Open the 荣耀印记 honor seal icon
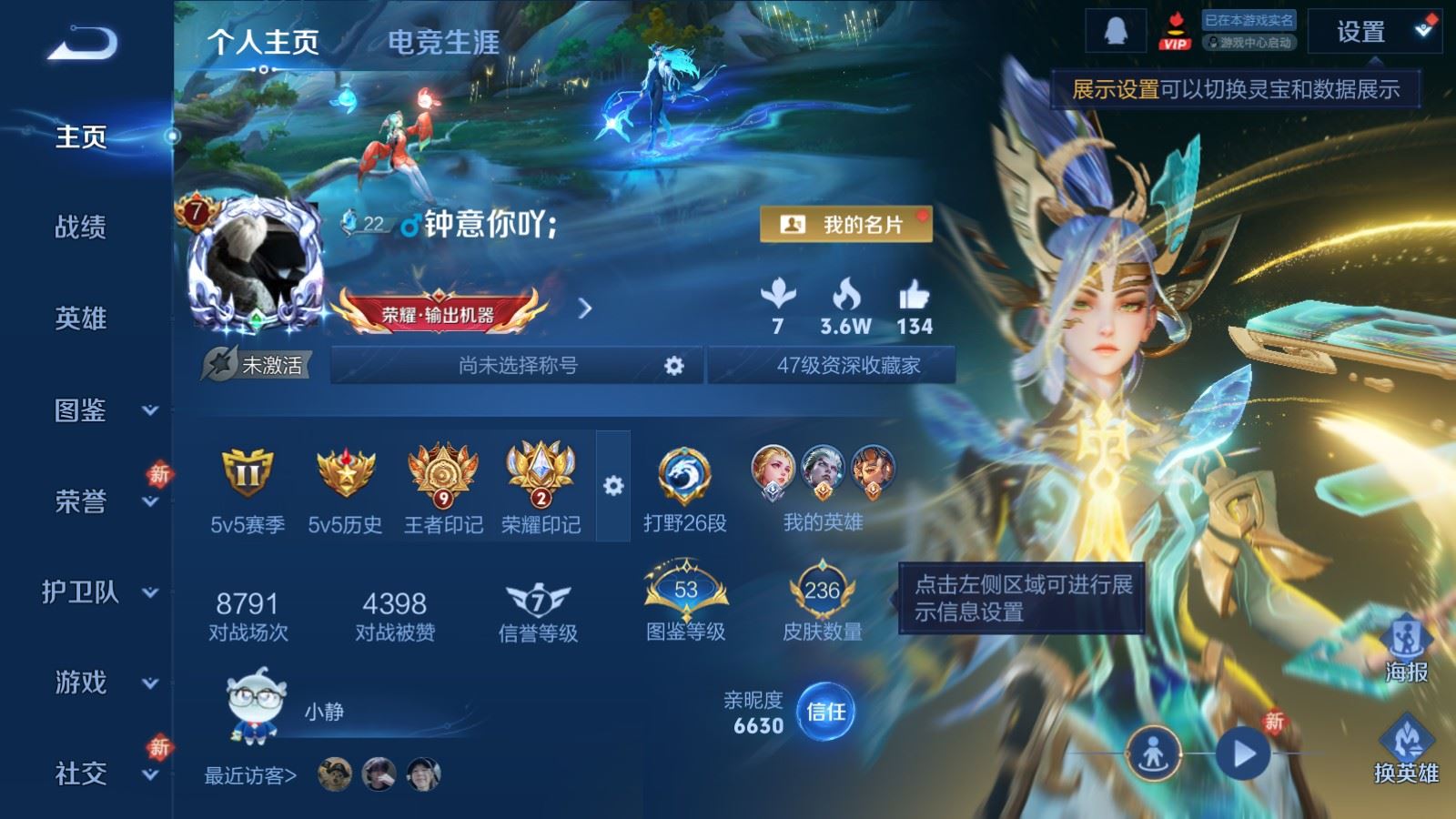 [541, 473]
